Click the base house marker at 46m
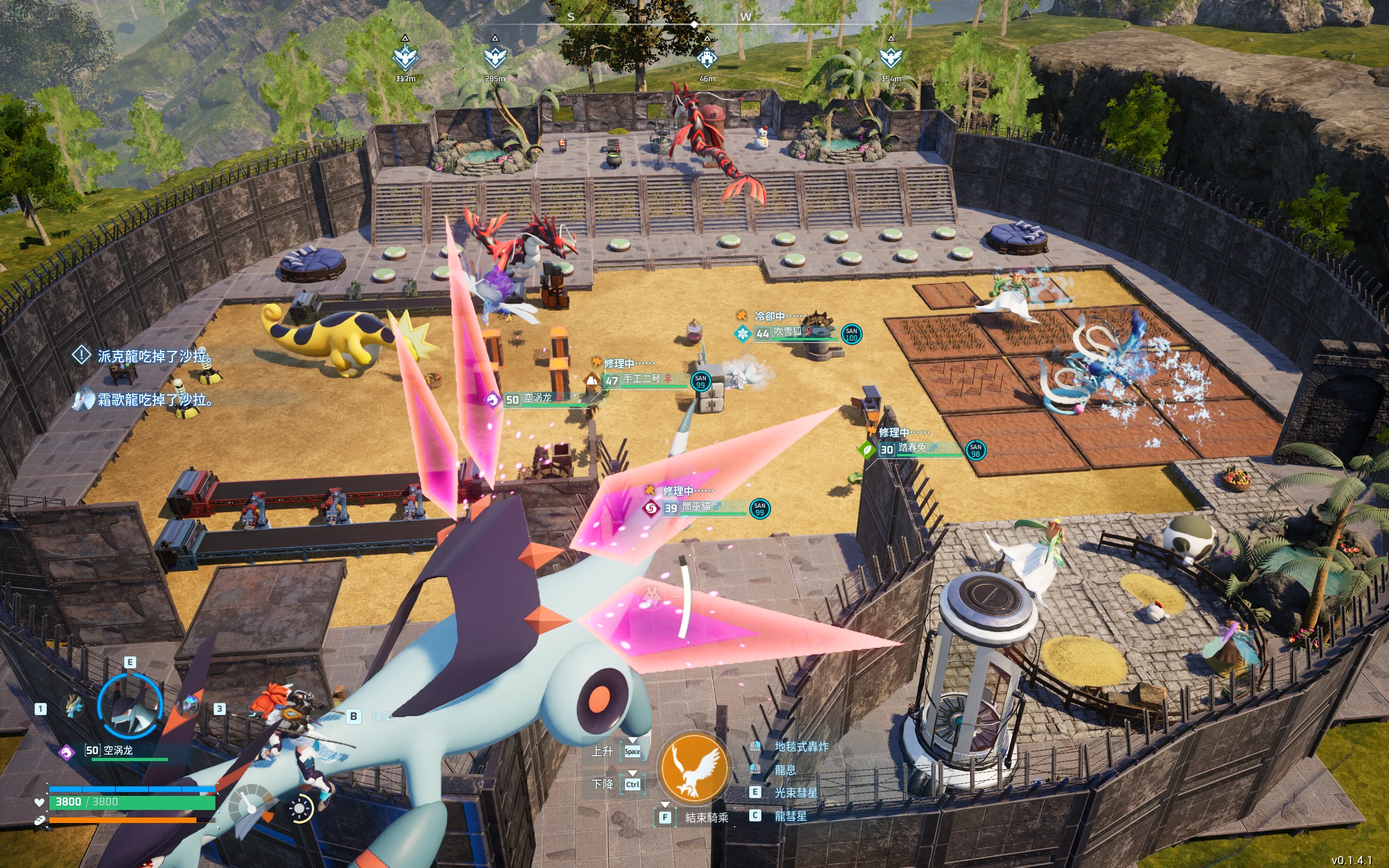 (707, 58)
